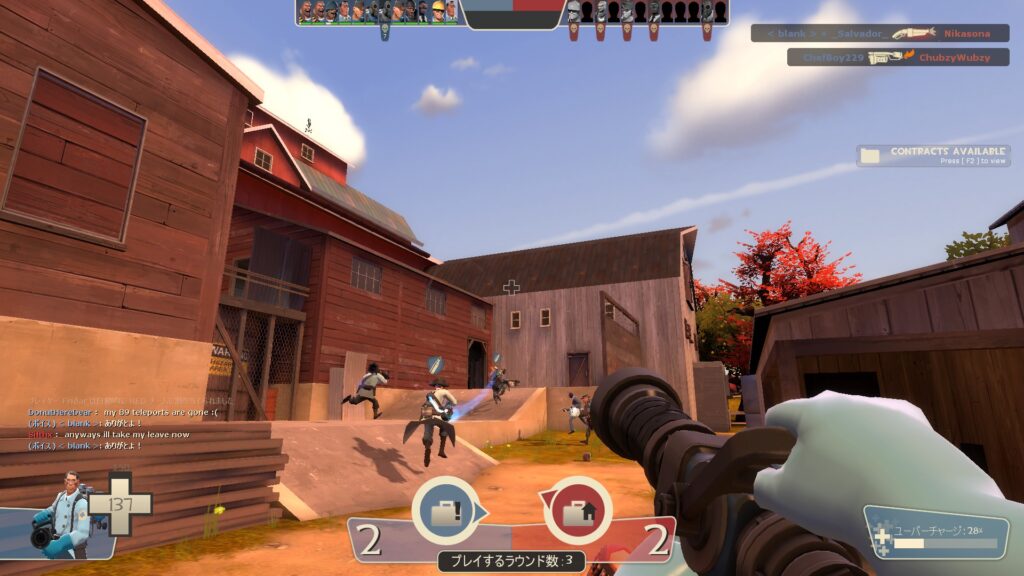Click the BLU intelligence briefcase icon
This screenshot has width=1024, height=576.
pyautogui.click(x=443, y=509)
